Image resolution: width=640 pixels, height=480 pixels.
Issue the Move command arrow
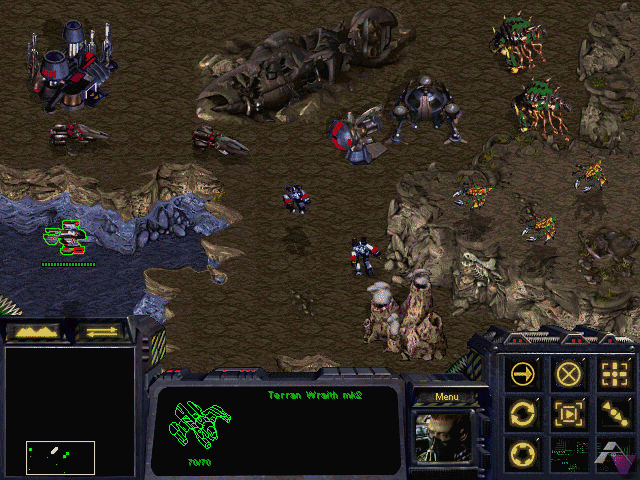(522, 373)
